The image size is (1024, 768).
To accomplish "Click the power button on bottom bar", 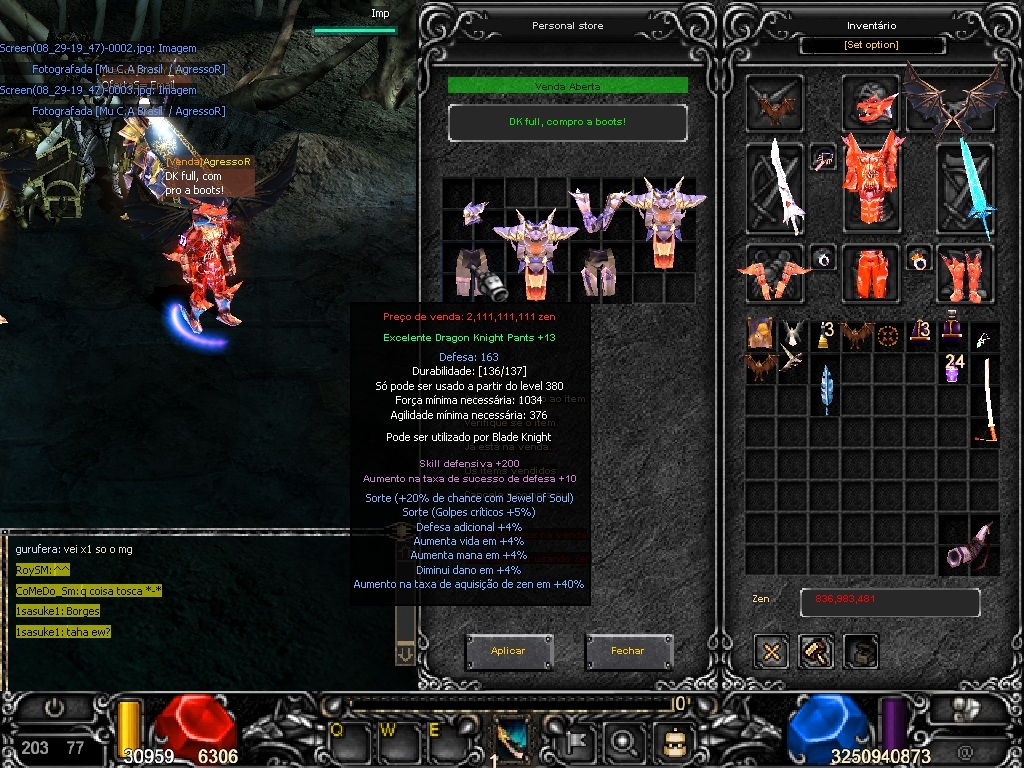I will (x=54, y=708).
